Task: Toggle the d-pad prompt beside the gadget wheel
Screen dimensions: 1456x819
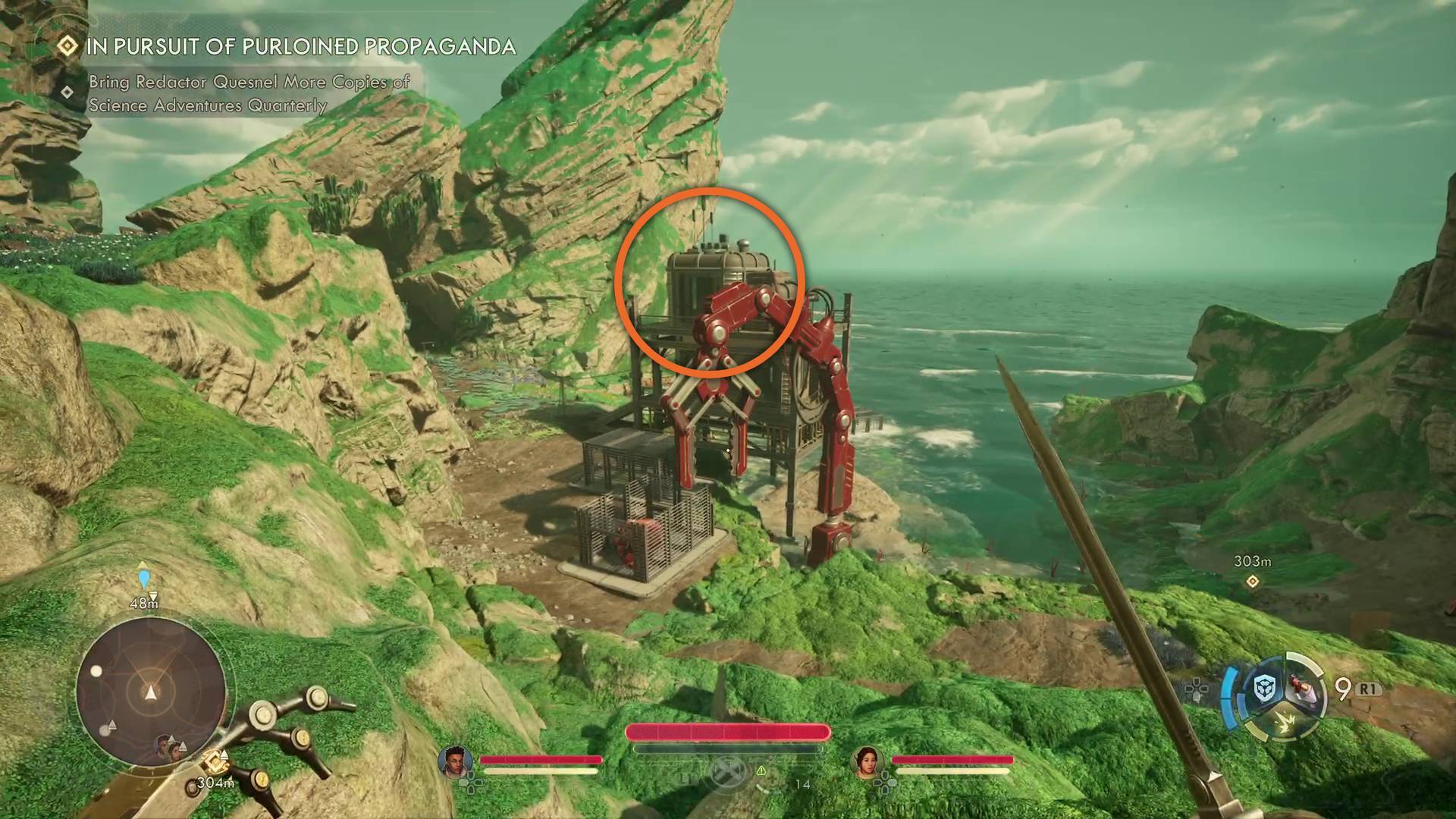Action: 1197,689
